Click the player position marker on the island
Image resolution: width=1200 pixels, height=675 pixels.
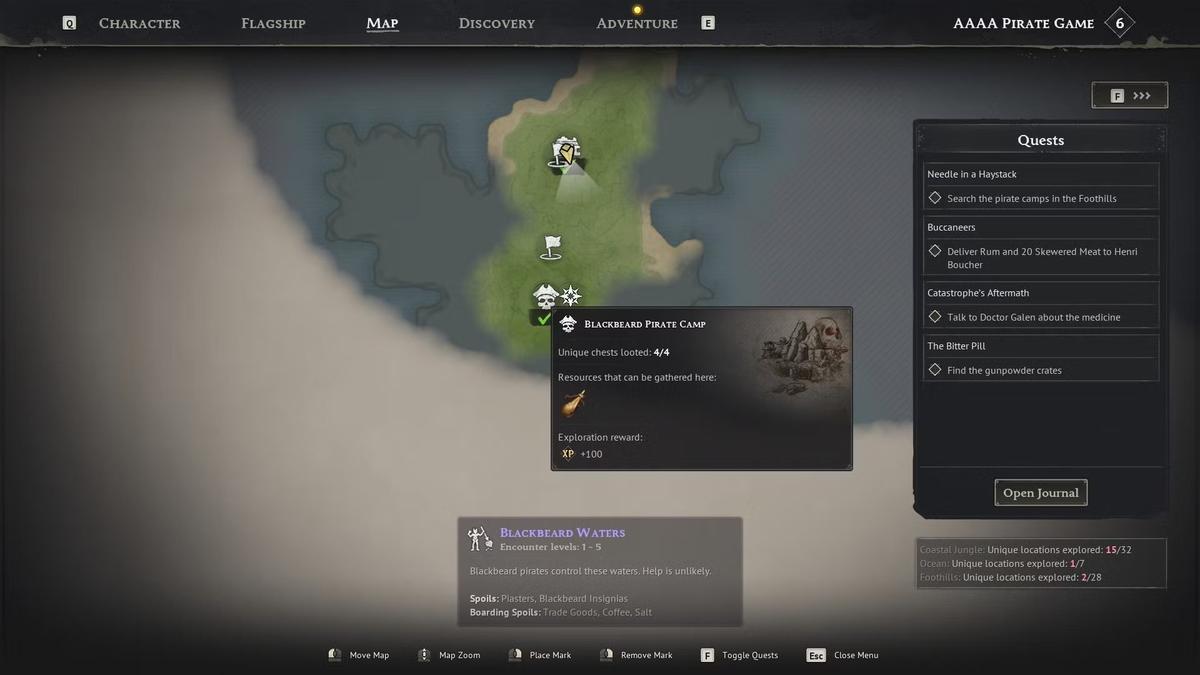(566, 154)
